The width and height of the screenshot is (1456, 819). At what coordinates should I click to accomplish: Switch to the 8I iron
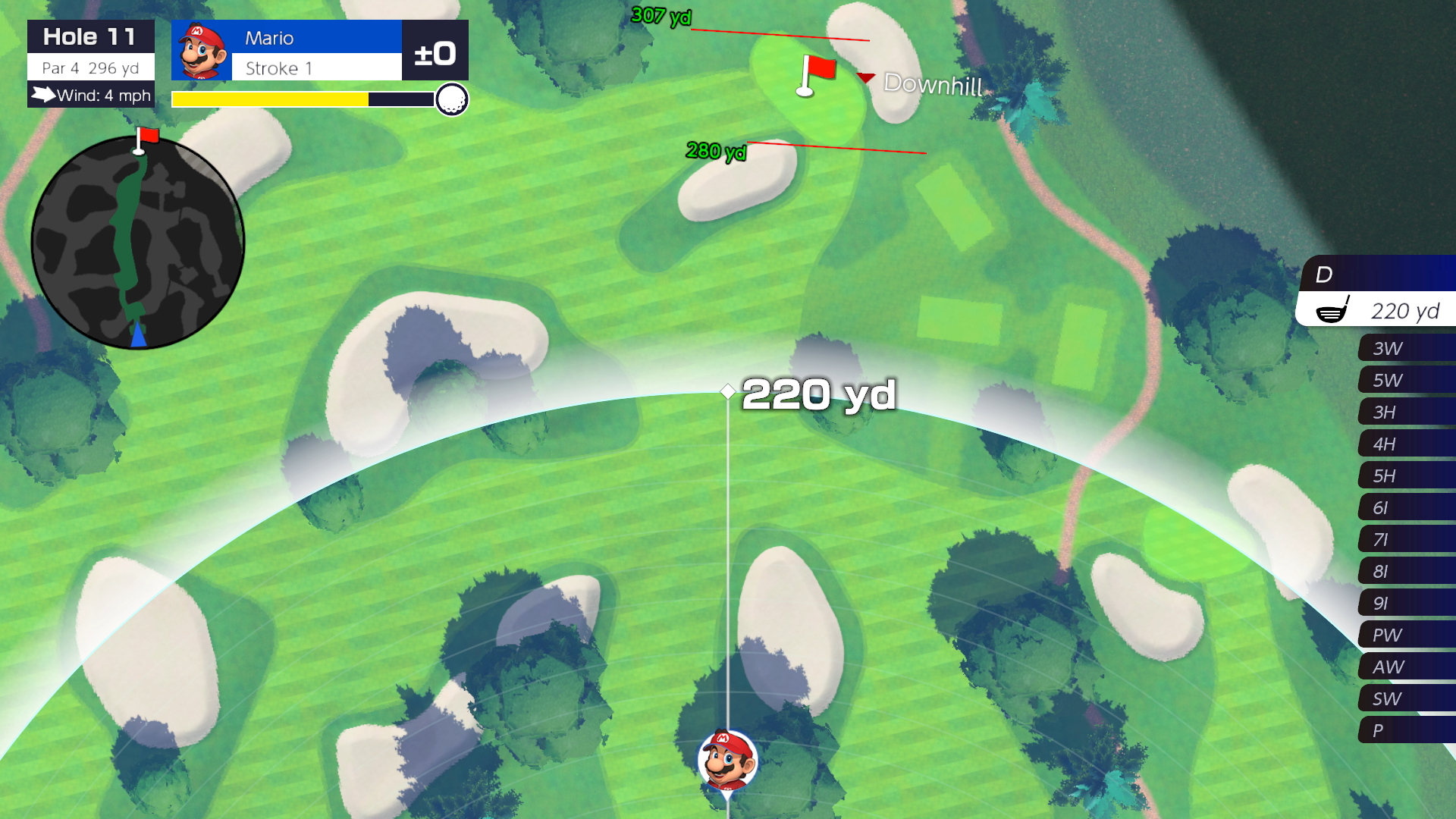[1404, 571]
